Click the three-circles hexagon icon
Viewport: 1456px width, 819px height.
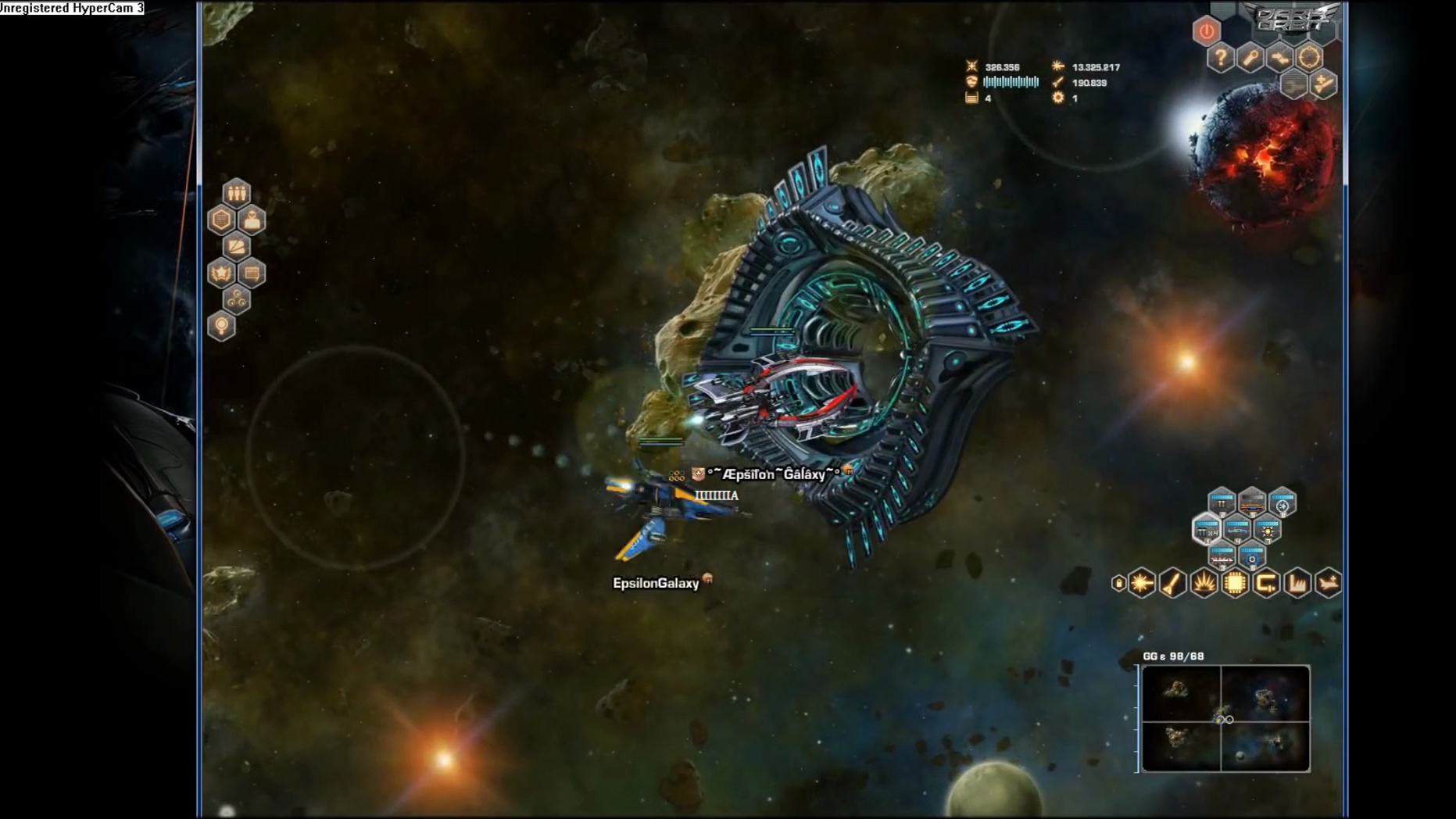pyautogui.click(x=236, y=299)
